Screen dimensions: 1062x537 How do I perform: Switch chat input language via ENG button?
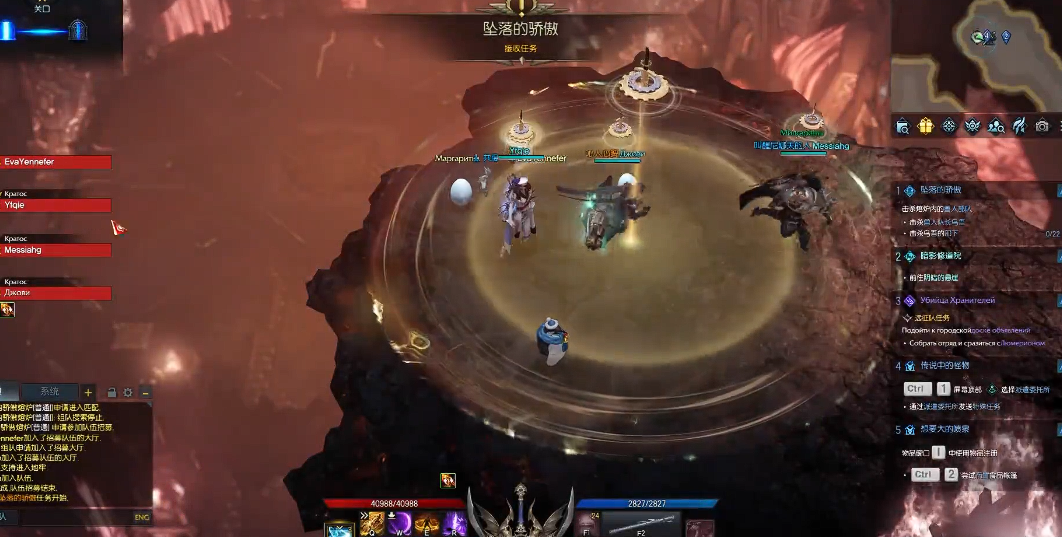[141, 517]
